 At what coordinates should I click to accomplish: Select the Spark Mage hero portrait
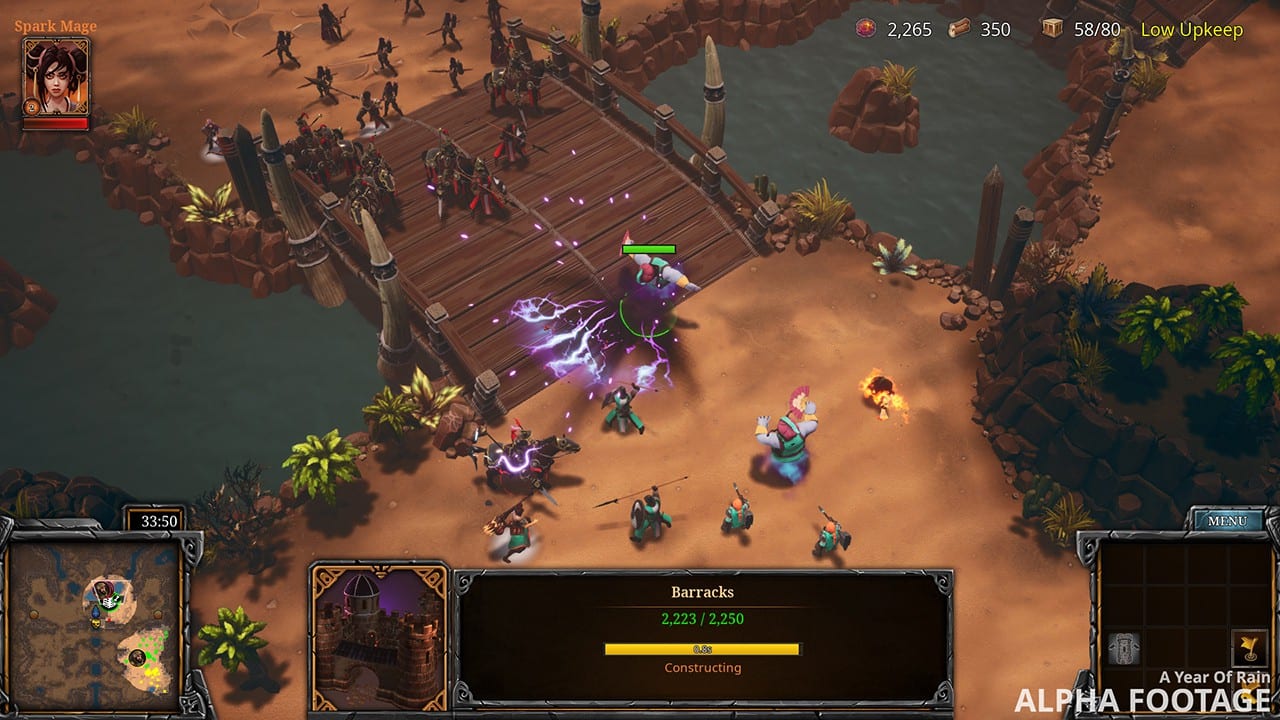point(56,77)
